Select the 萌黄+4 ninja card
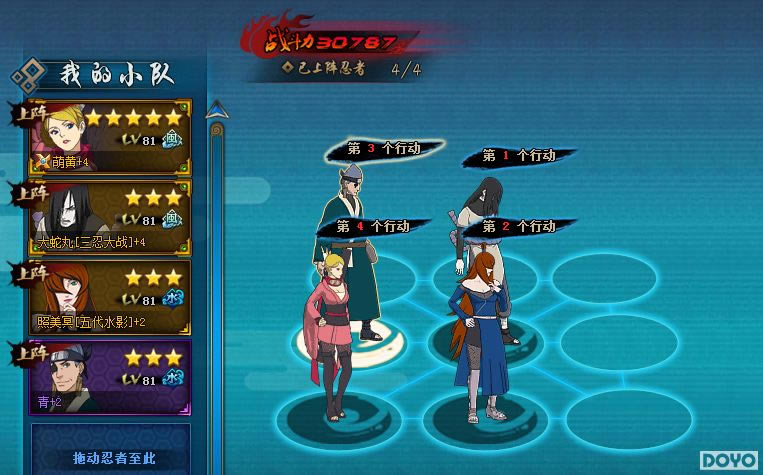The image size is (763, 475). (x=110, y=138)
